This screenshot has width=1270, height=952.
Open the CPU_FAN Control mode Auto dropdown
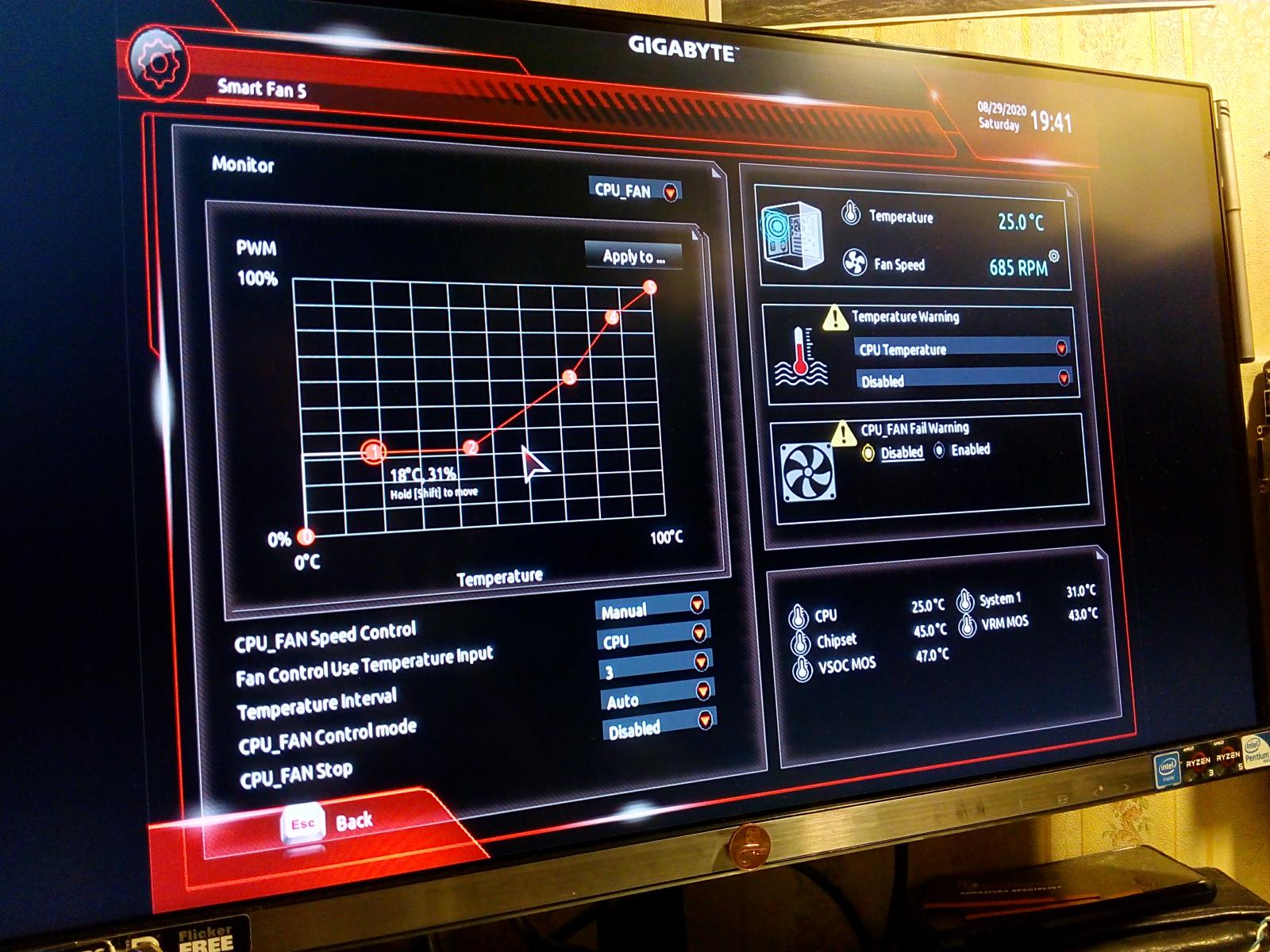click(x=658, y=697)
